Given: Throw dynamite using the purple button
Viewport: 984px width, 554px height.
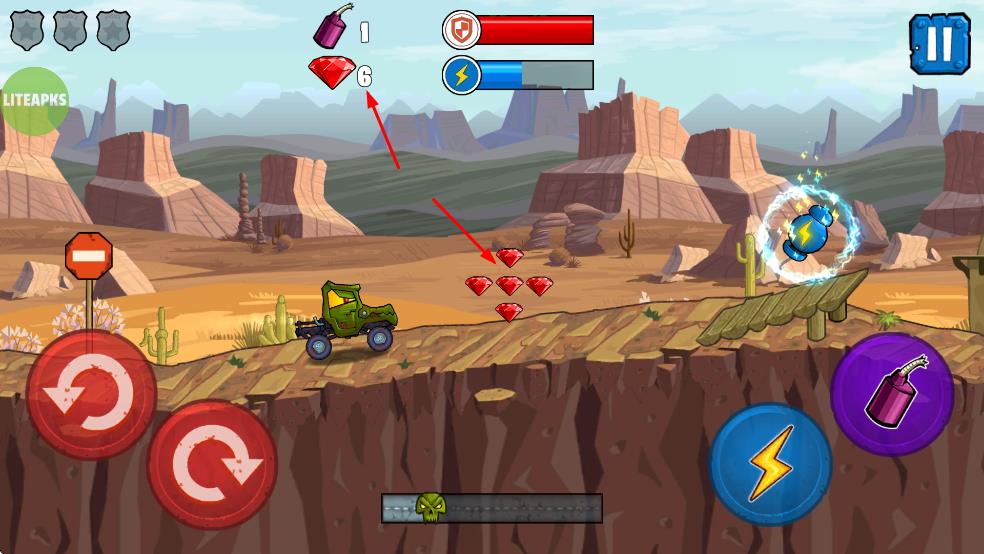Looking at the screenshot, I should pyautogui.click(x=891, y=394).
